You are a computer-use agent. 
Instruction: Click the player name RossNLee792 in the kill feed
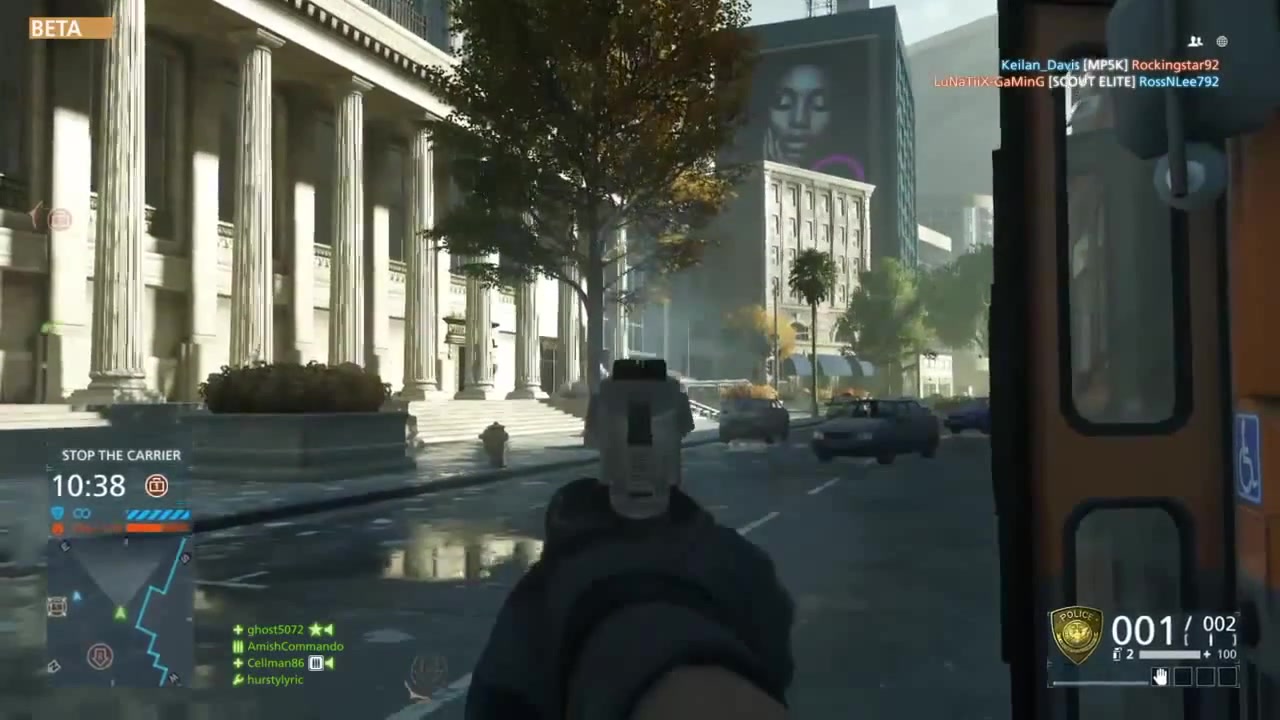(1180, 81)
